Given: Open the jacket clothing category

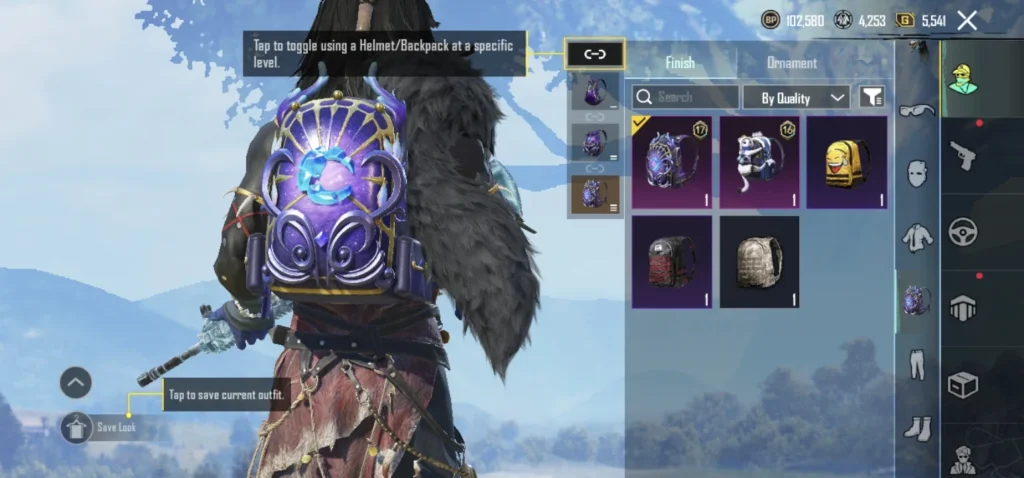Looking at the screenshot, I should (917, 237).
